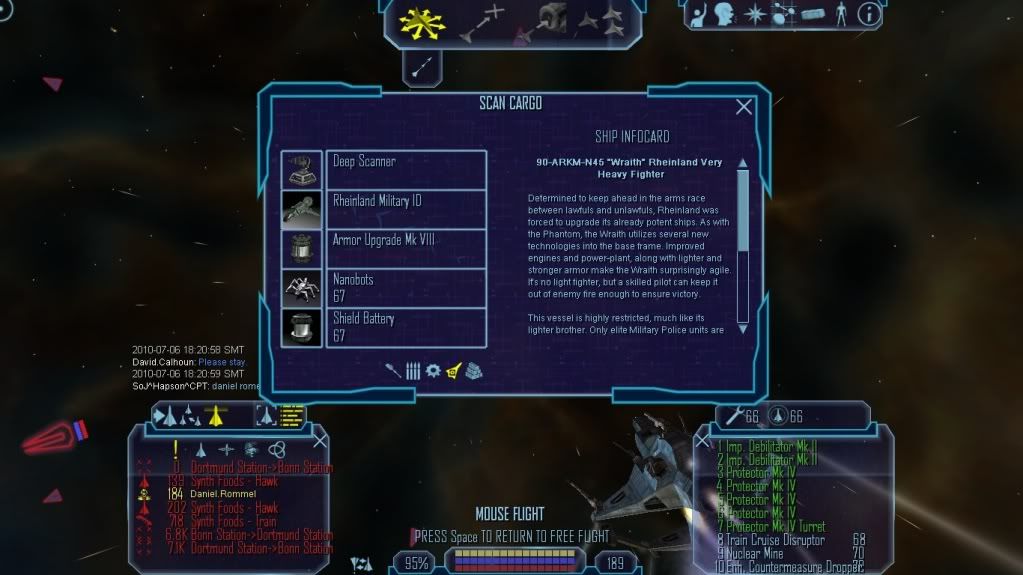Screen dimensions: 1023x575
Task: Select the Rheinland Military ID entry
Action: [405, 208]
